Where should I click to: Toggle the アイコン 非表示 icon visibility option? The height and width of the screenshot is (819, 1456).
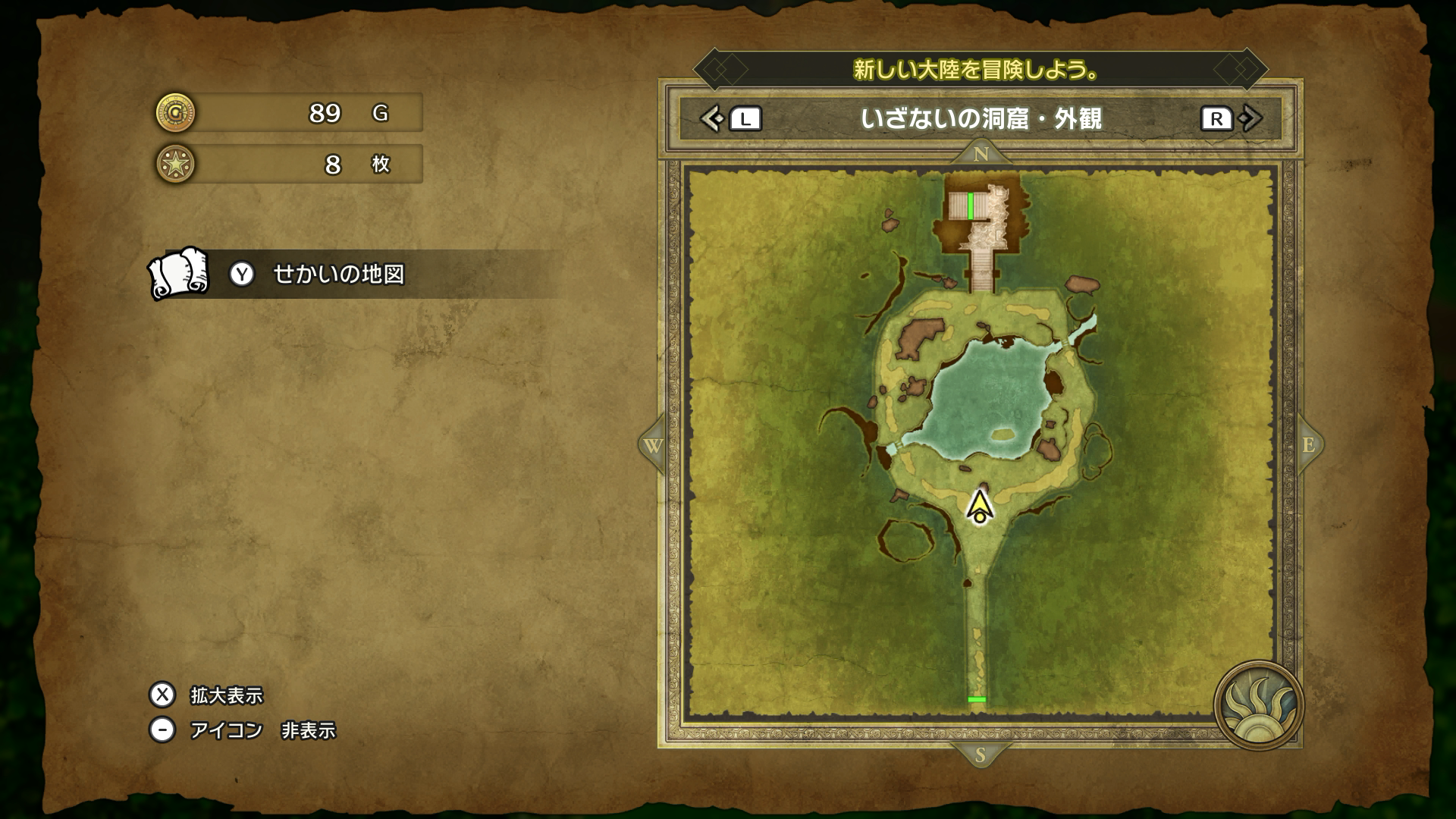click(262, 730)
